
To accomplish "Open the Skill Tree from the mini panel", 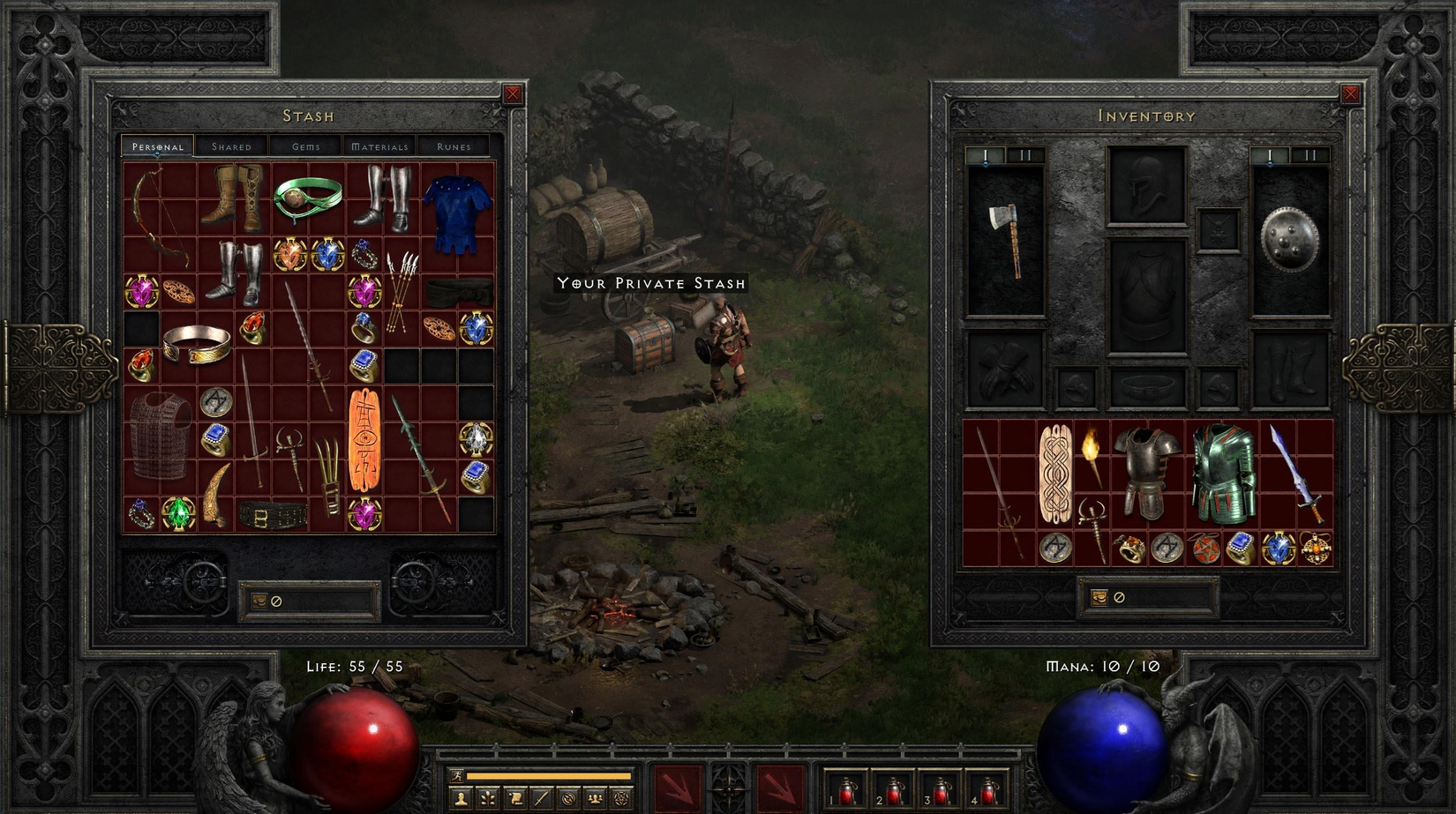I will click(x=490, y=799).
